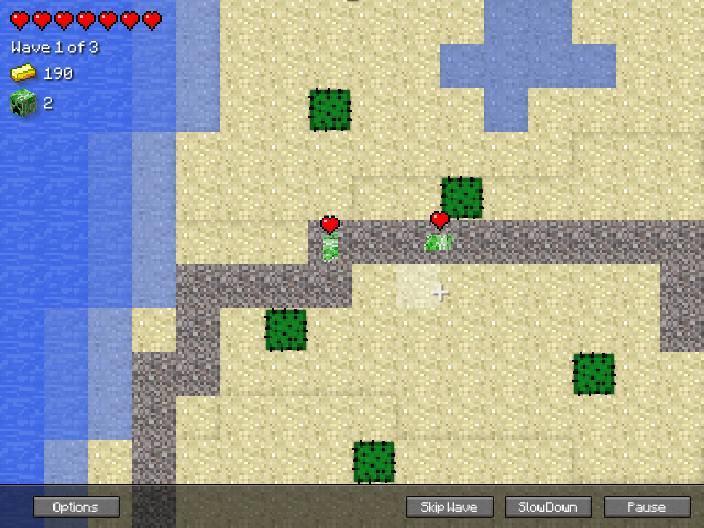Open the Options menu
This screenshot has height=528, width=704.
[77, 507]
